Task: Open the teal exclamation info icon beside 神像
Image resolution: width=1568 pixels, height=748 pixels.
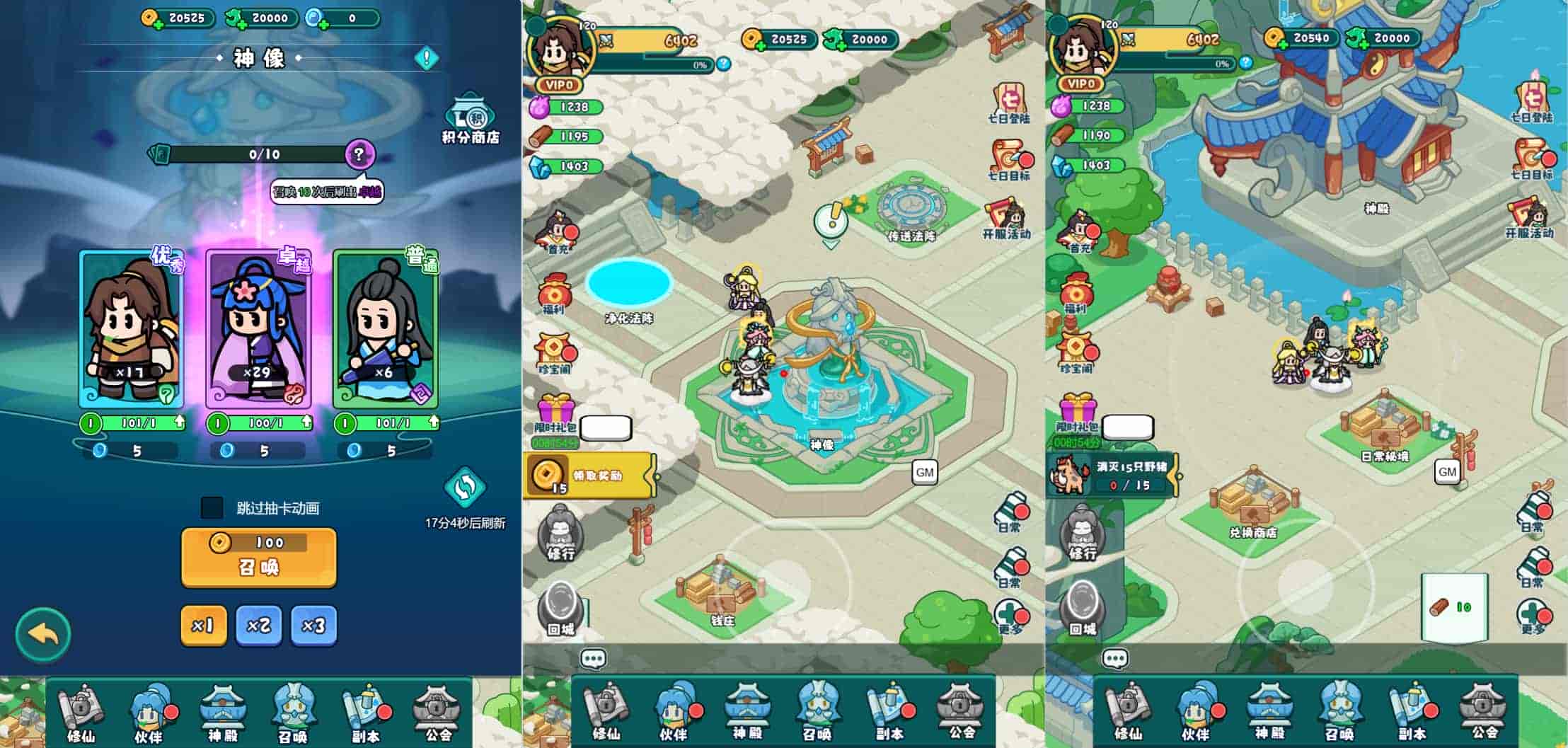Action: pos(427,58)
